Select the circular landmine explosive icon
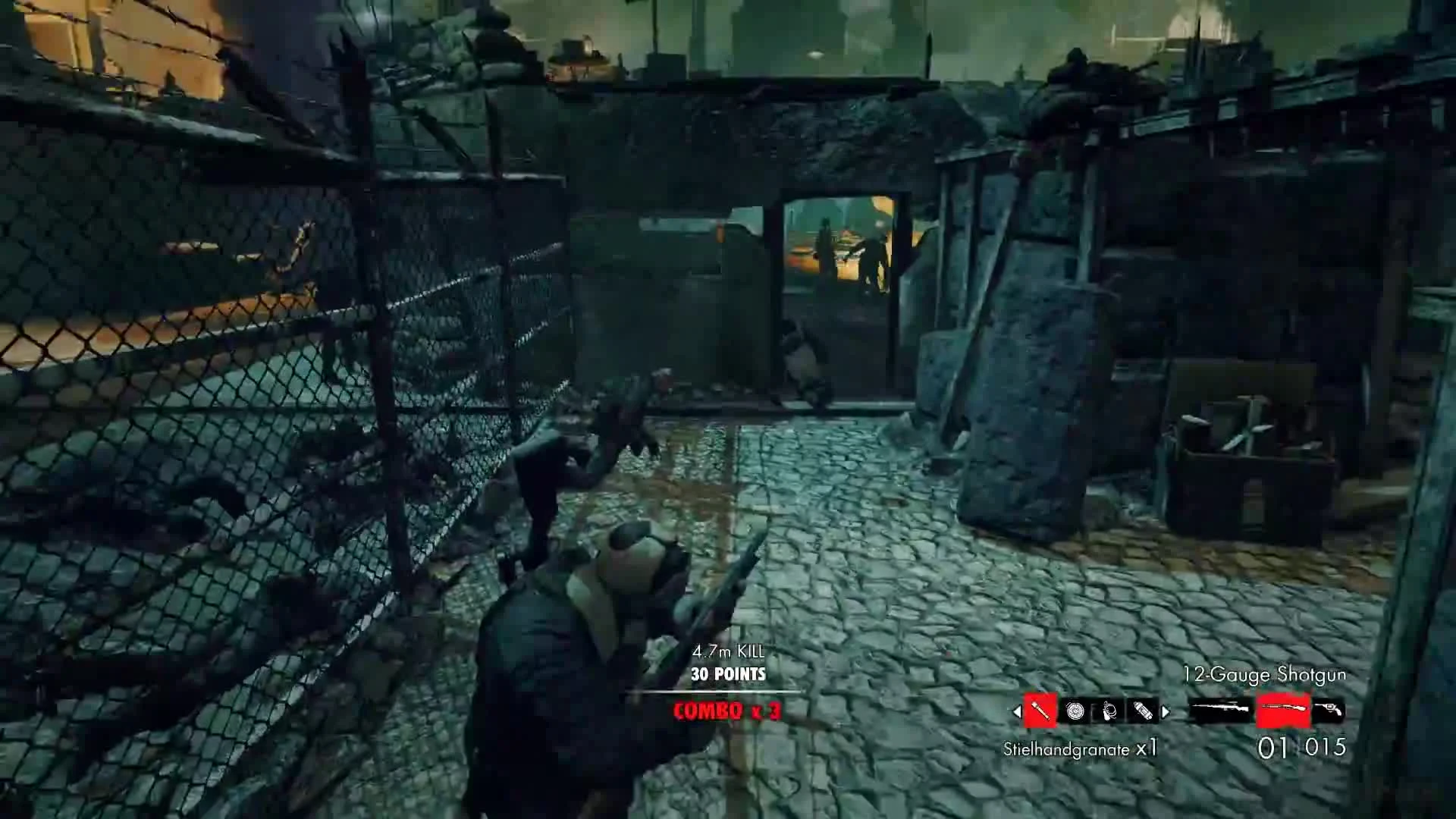 [x=1075, y=711]
